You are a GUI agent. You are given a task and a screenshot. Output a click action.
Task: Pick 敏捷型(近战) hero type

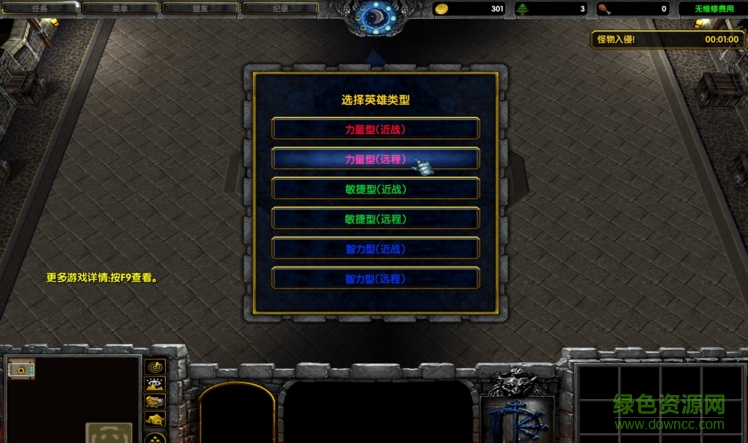point(375,189)
